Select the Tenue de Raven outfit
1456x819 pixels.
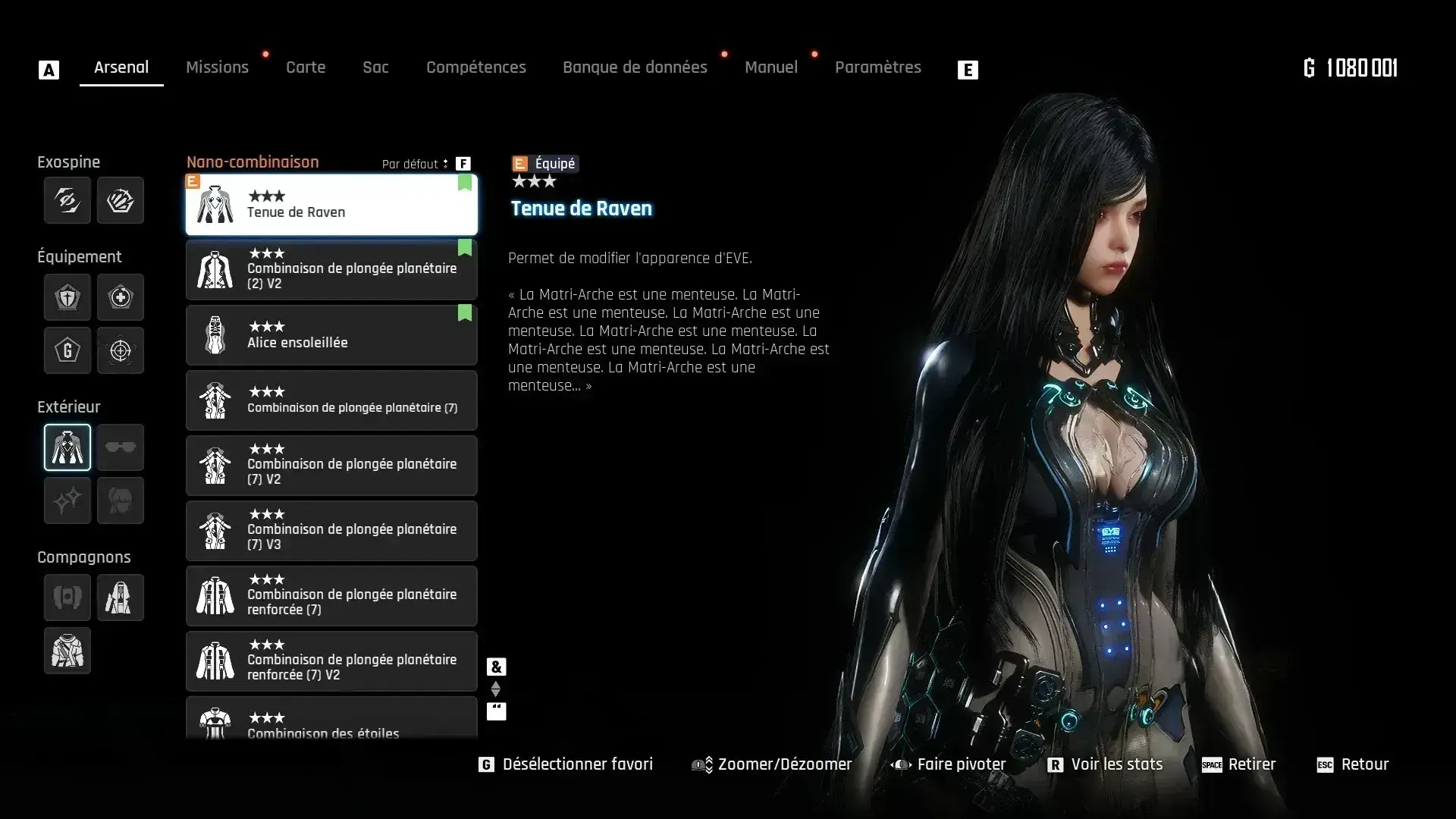(x=331, y=205)
